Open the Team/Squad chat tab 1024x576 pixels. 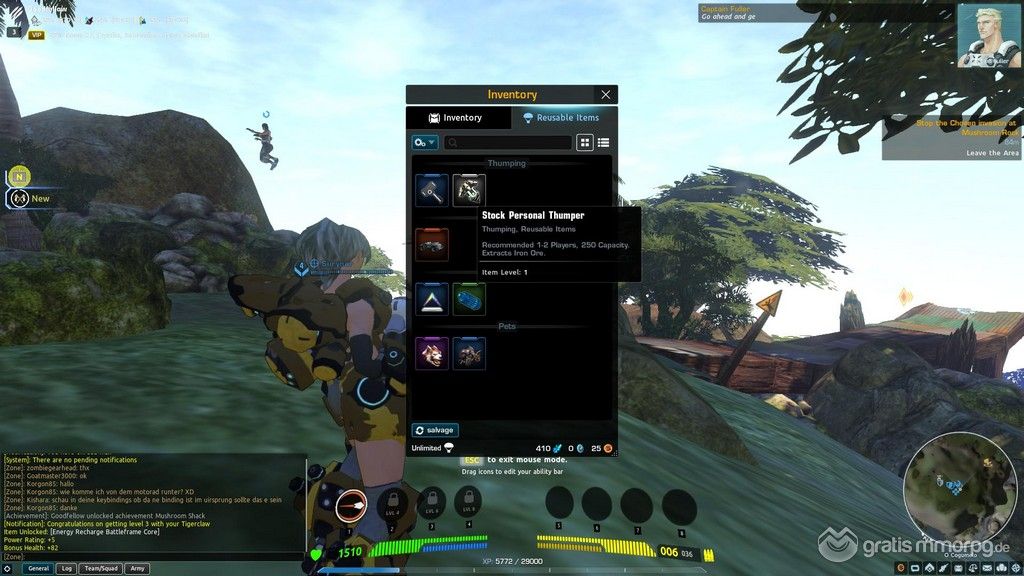pyautogui.click(x=100, y=568)
